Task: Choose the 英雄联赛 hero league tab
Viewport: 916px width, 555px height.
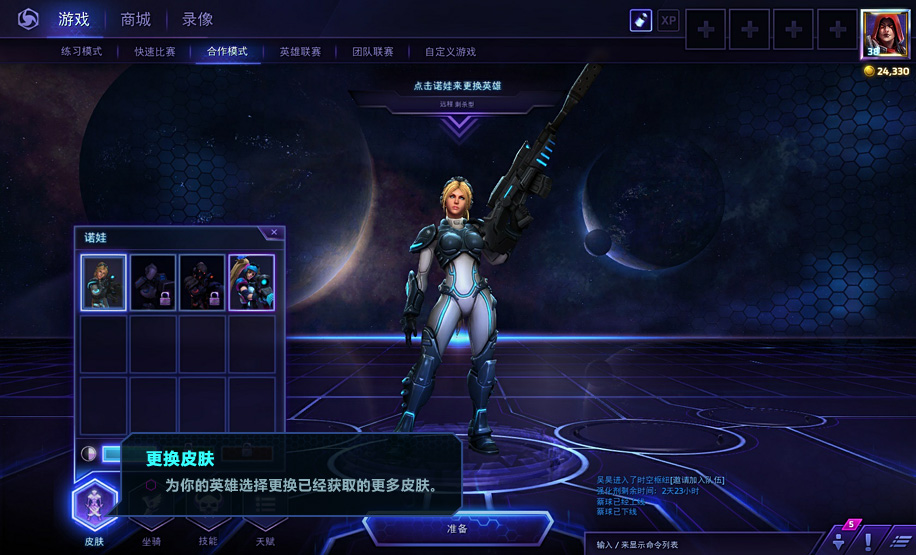Action: (x=300, y=51)
